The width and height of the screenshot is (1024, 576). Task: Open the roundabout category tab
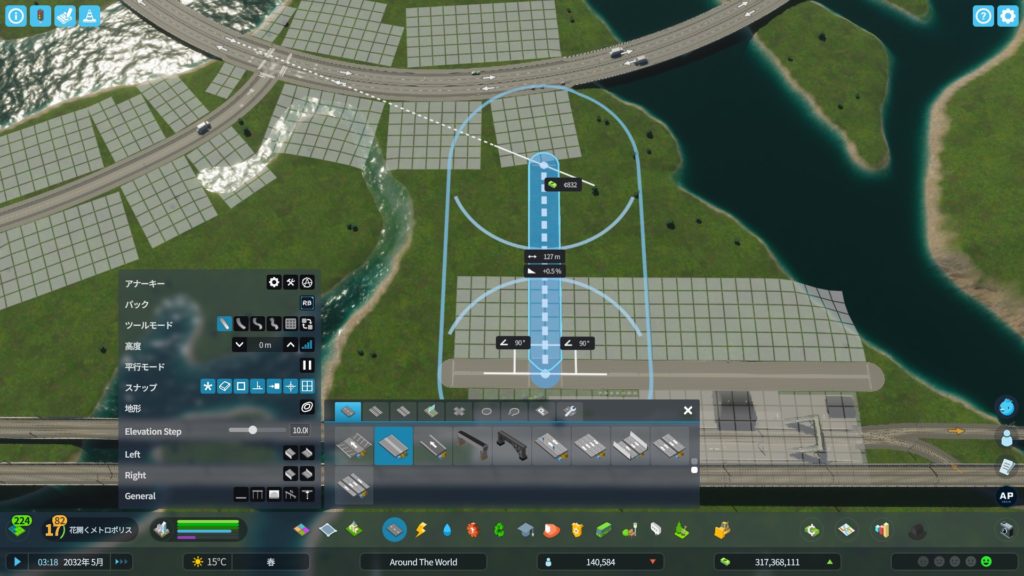click(487, 411)
